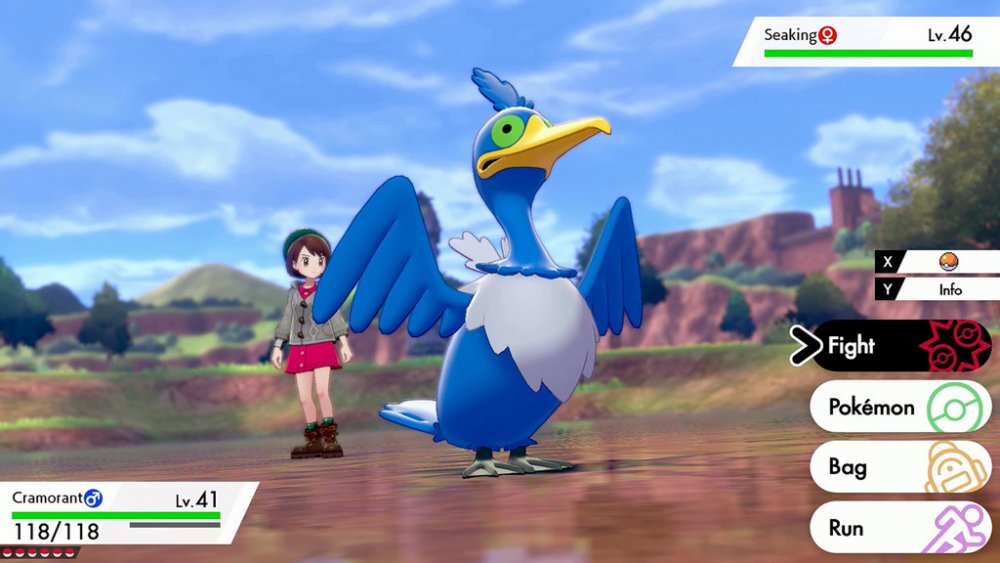Choose Run to flee the battle
Image resolution: width=1000 pixels, height=563 pixels.
899,528
